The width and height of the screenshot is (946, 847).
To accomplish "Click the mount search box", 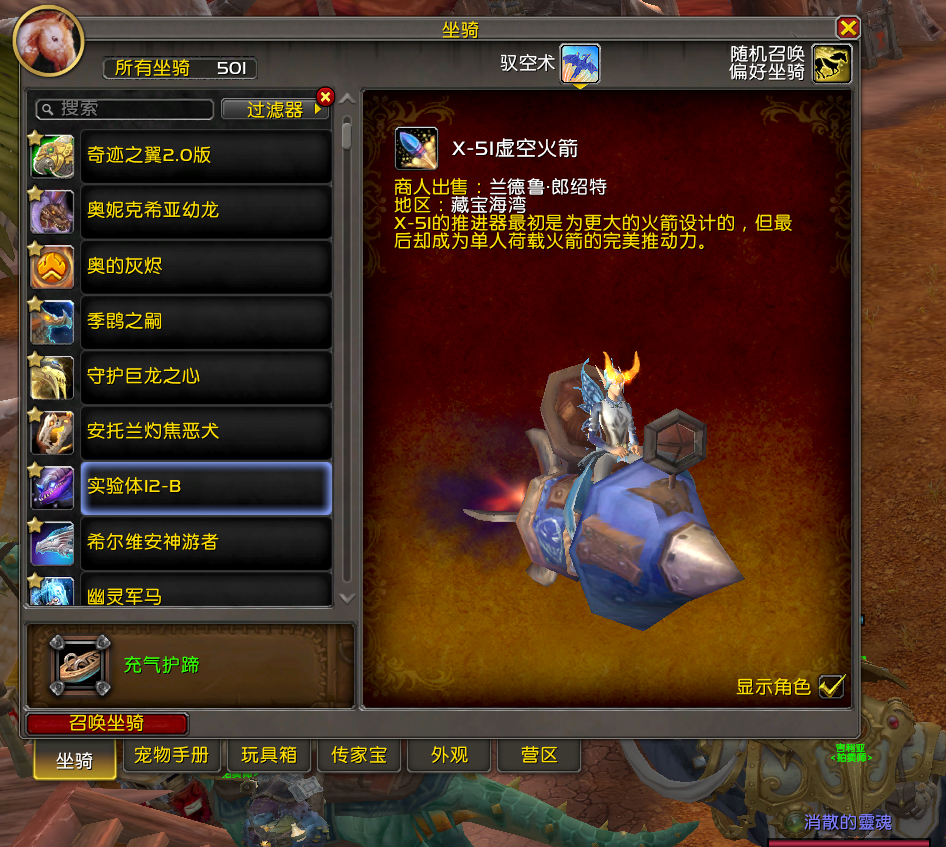I will [125, 108].
